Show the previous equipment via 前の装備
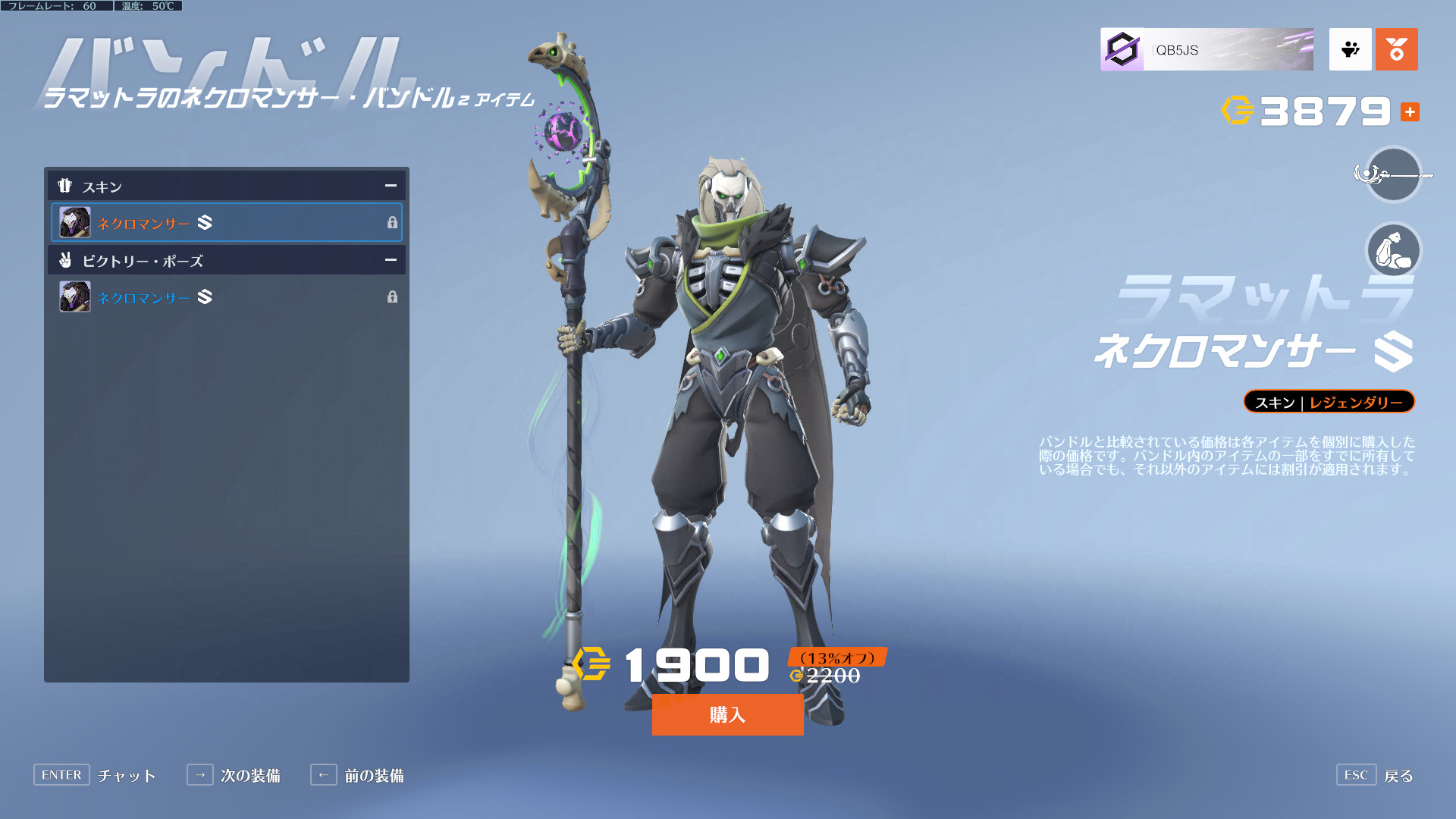1456x819 pixels. click(357, 775)
